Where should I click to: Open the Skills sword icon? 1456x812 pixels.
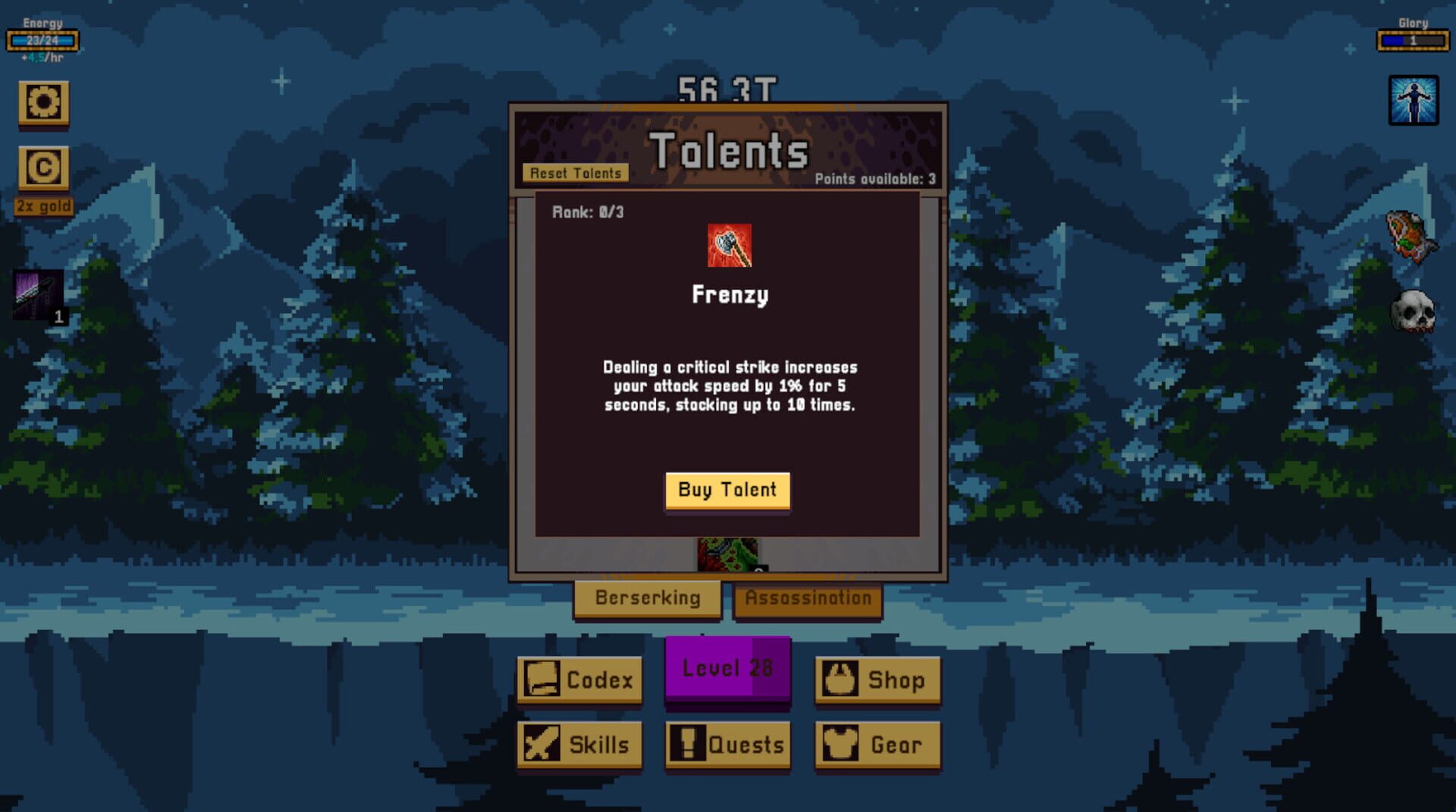click(579, 745)
